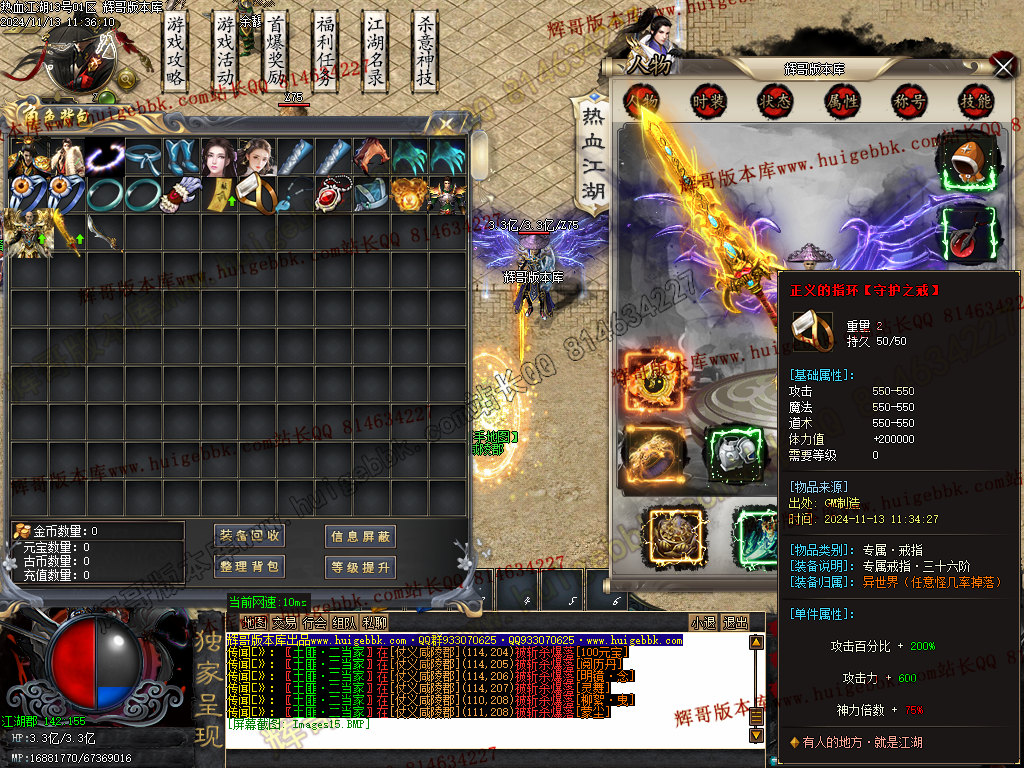
Task: Select the golden flaming sword in backpack
Action: click(67, 232)
